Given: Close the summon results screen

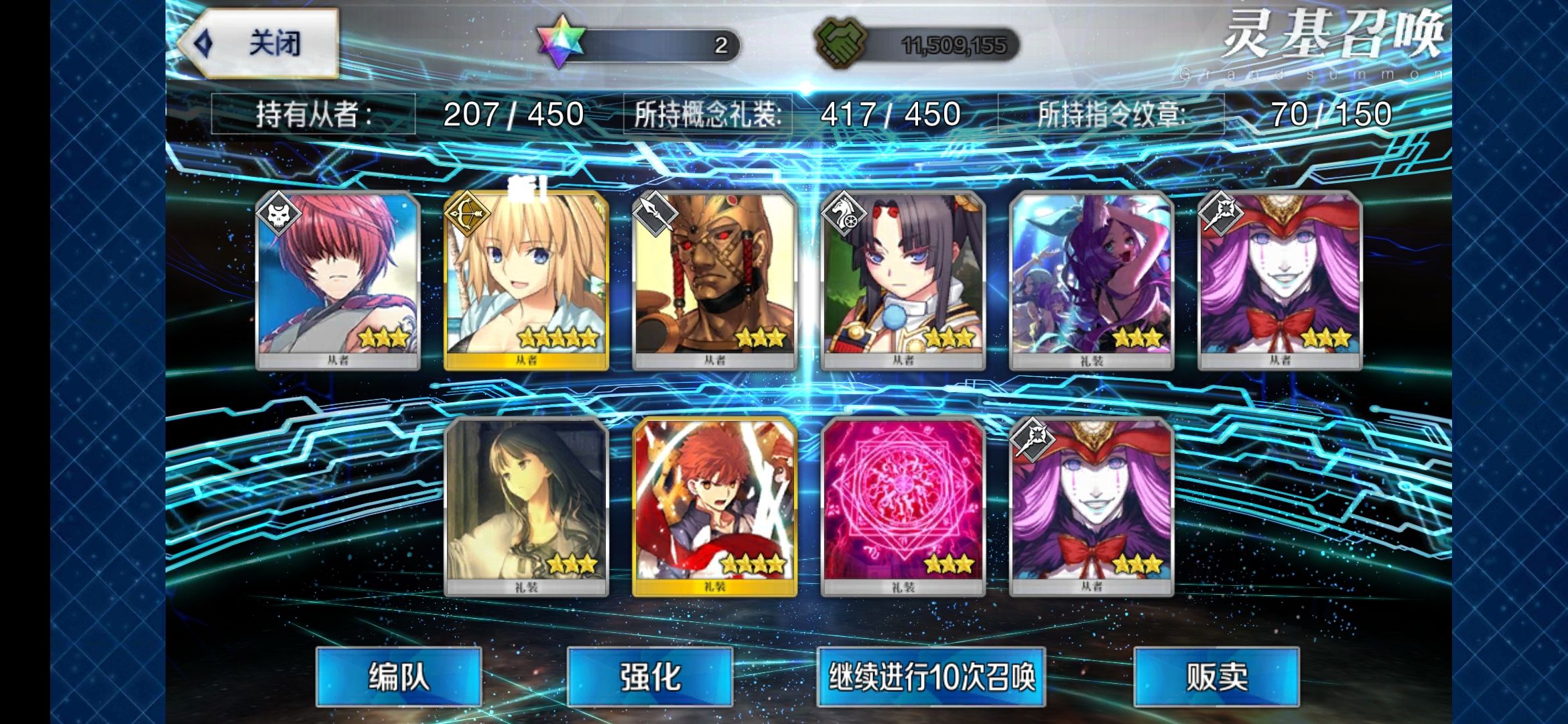Looking at the screenshot, I should (260, 44).
